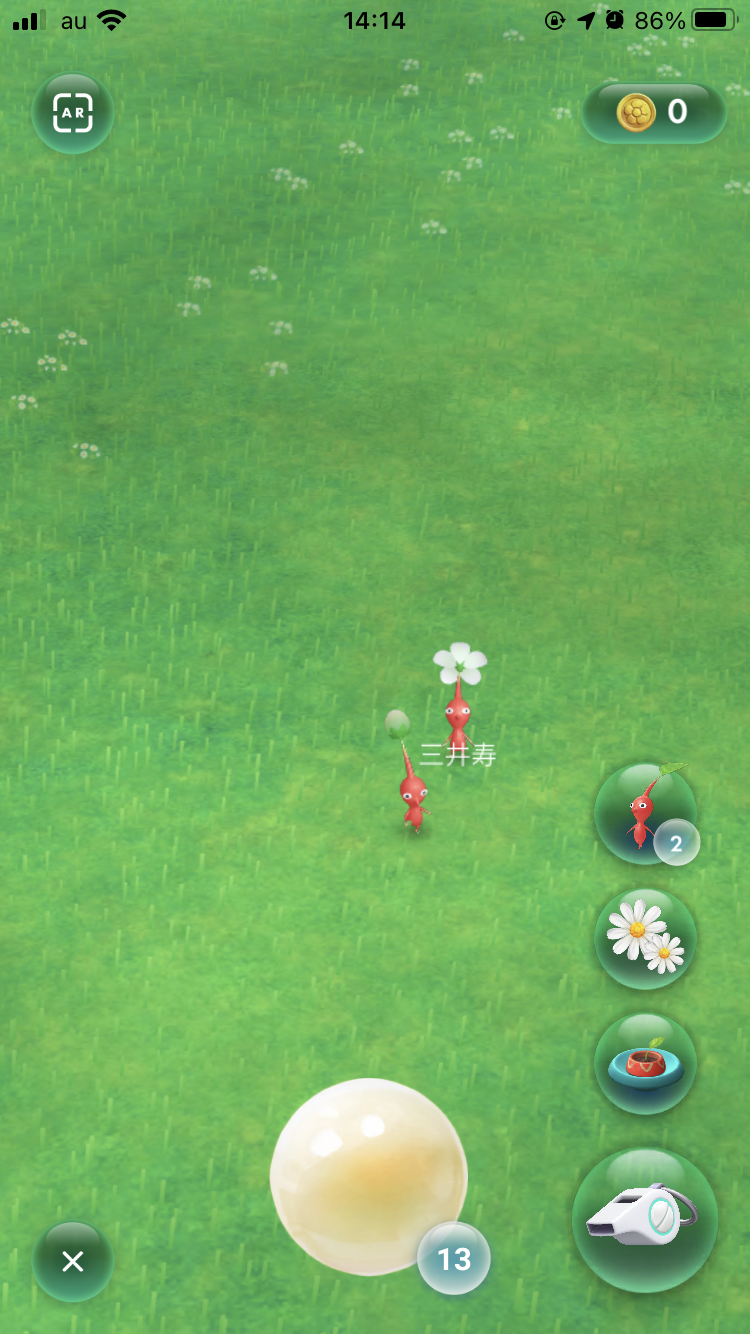Open the red Pikmin squad bubble
750x1334 pixels.
click(x=645, y=813)
